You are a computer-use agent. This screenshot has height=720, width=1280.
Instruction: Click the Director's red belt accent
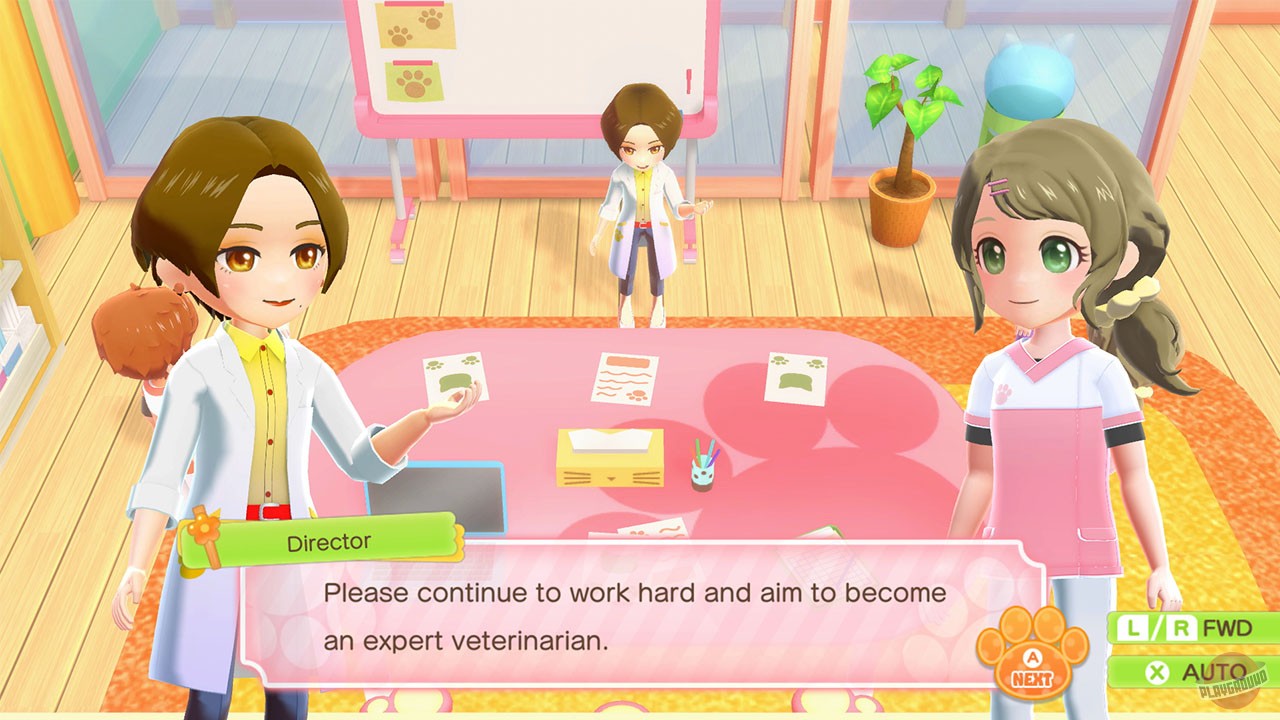[x=268, y=510]
